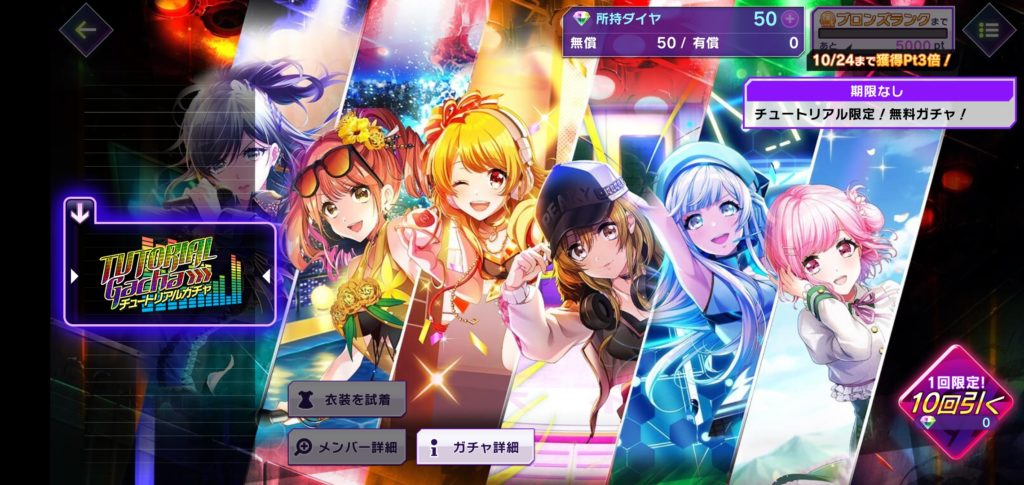This screenshot has width=1024, height=485.
Task: Switch to previous gacha banner arrow
Action: point(75,275)
